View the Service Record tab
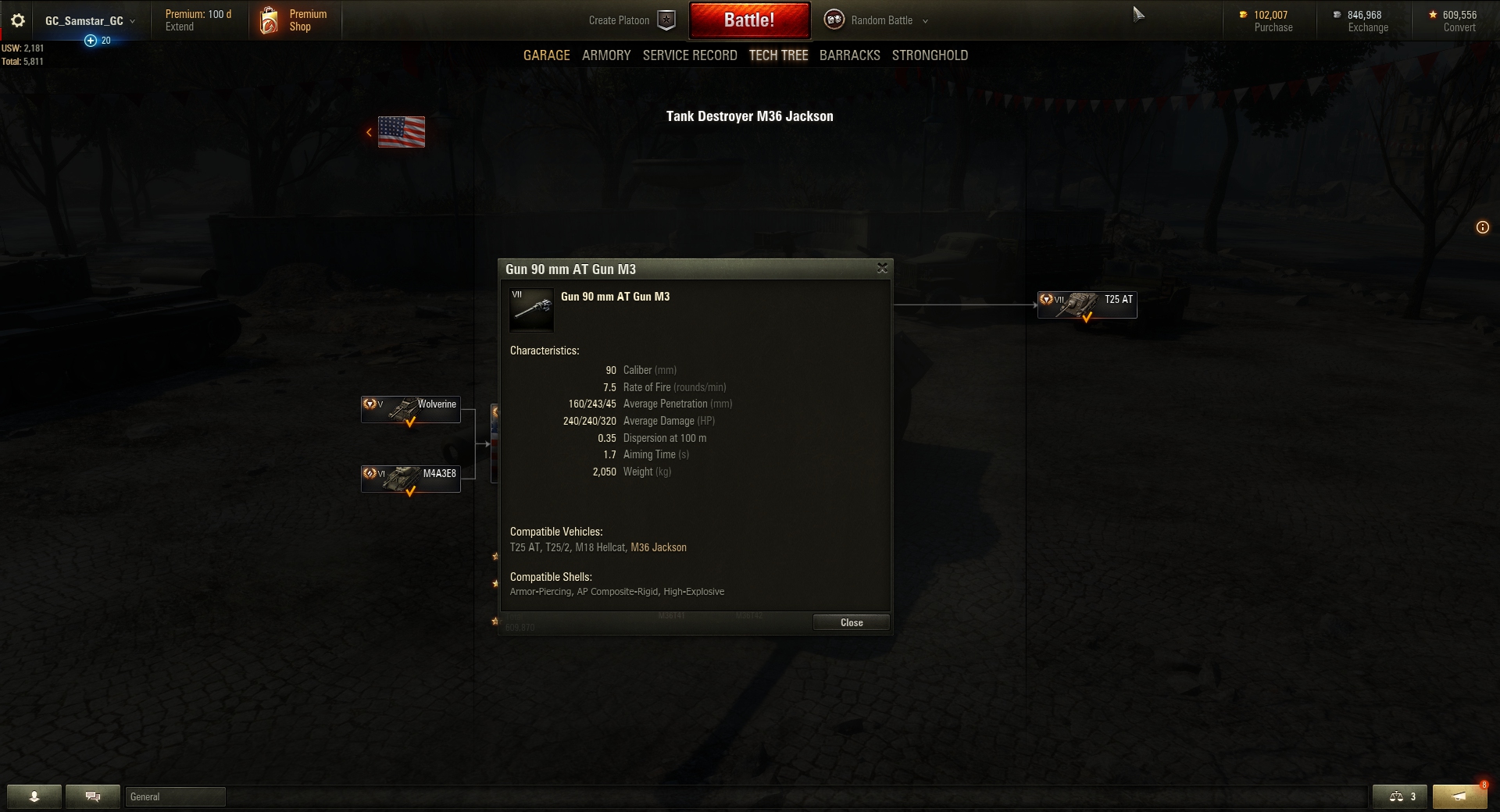Screen dimensions: 1500x812 (689, 55)
